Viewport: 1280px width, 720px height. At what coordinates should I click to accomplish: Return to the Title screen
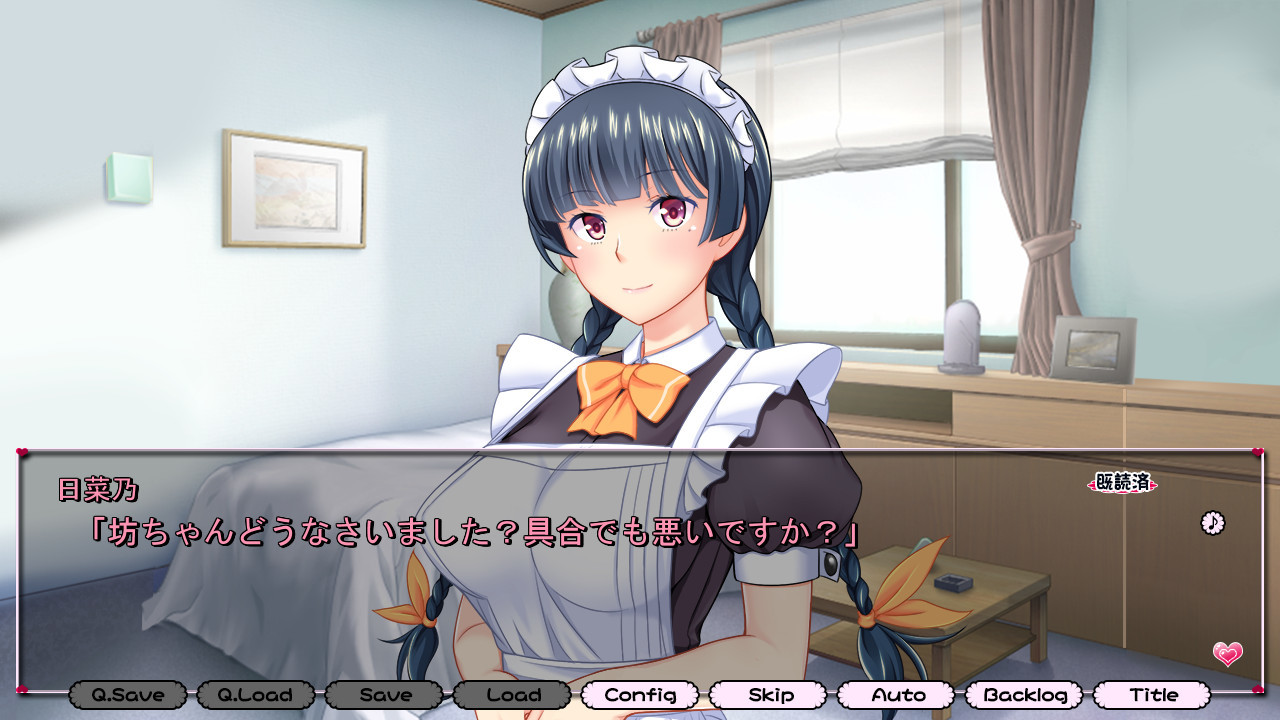[x=1153, y=693]
